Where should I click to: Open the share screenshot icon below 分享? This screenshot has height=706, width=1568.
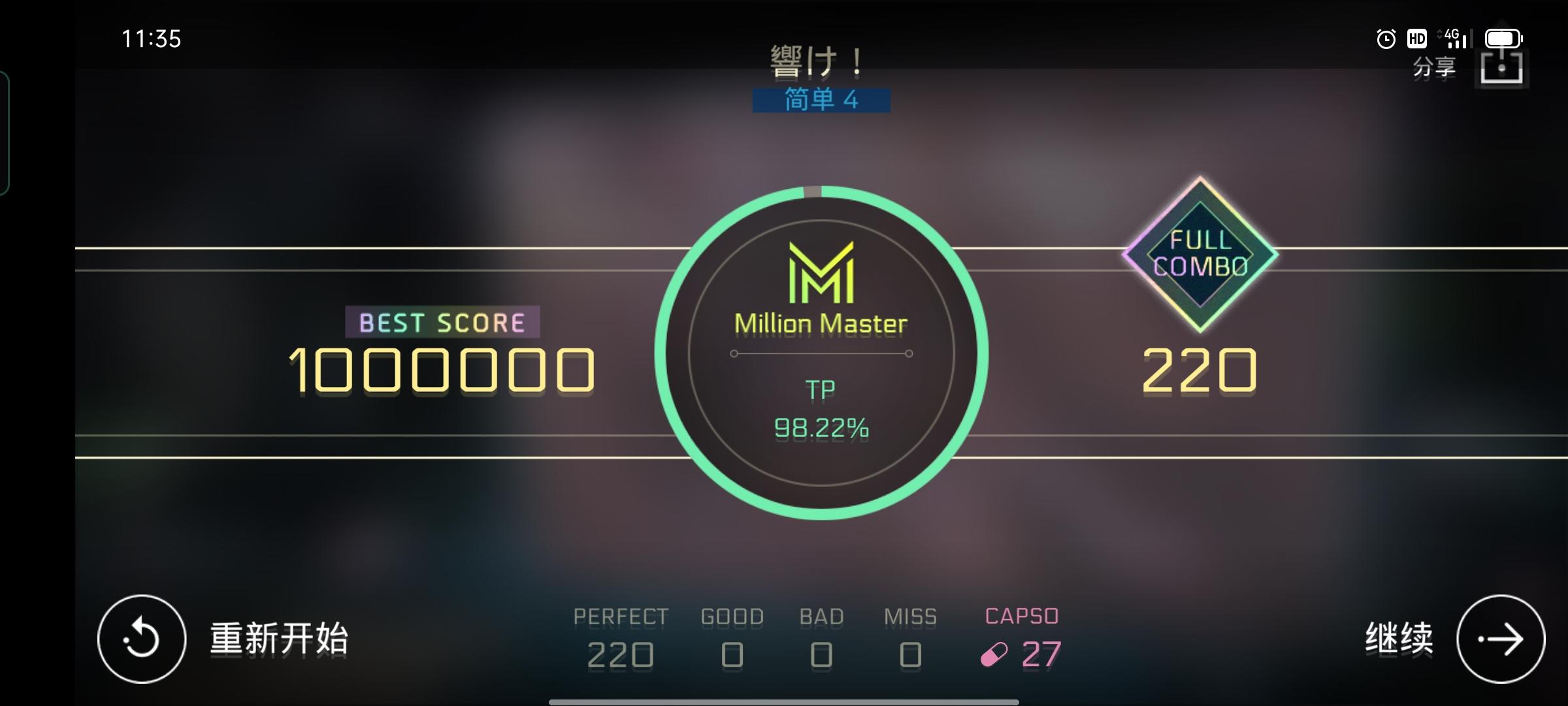[x=1501, y=69]
